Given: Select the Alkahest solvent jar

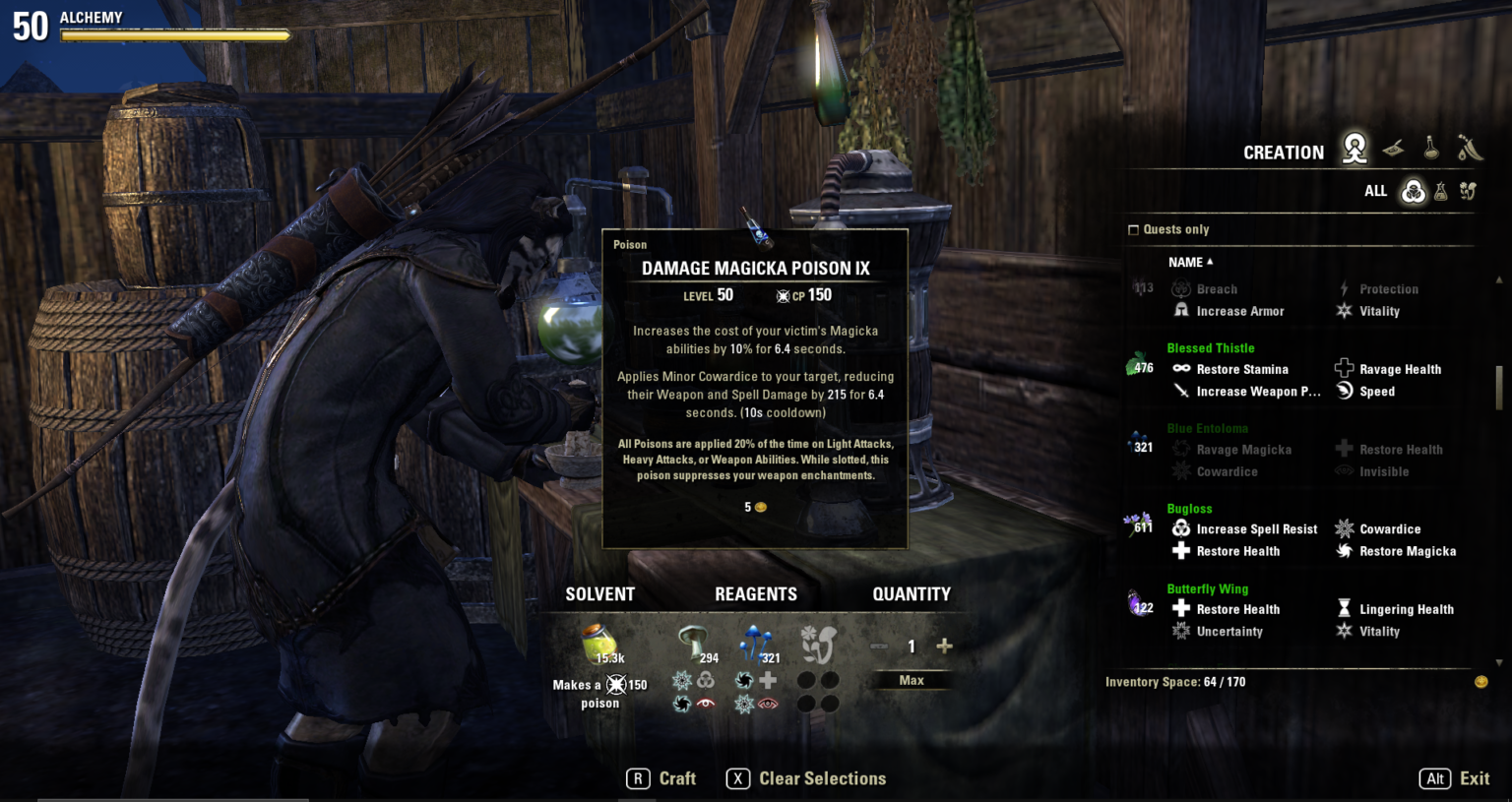Looking at the screenshot, I should (599, 642).
